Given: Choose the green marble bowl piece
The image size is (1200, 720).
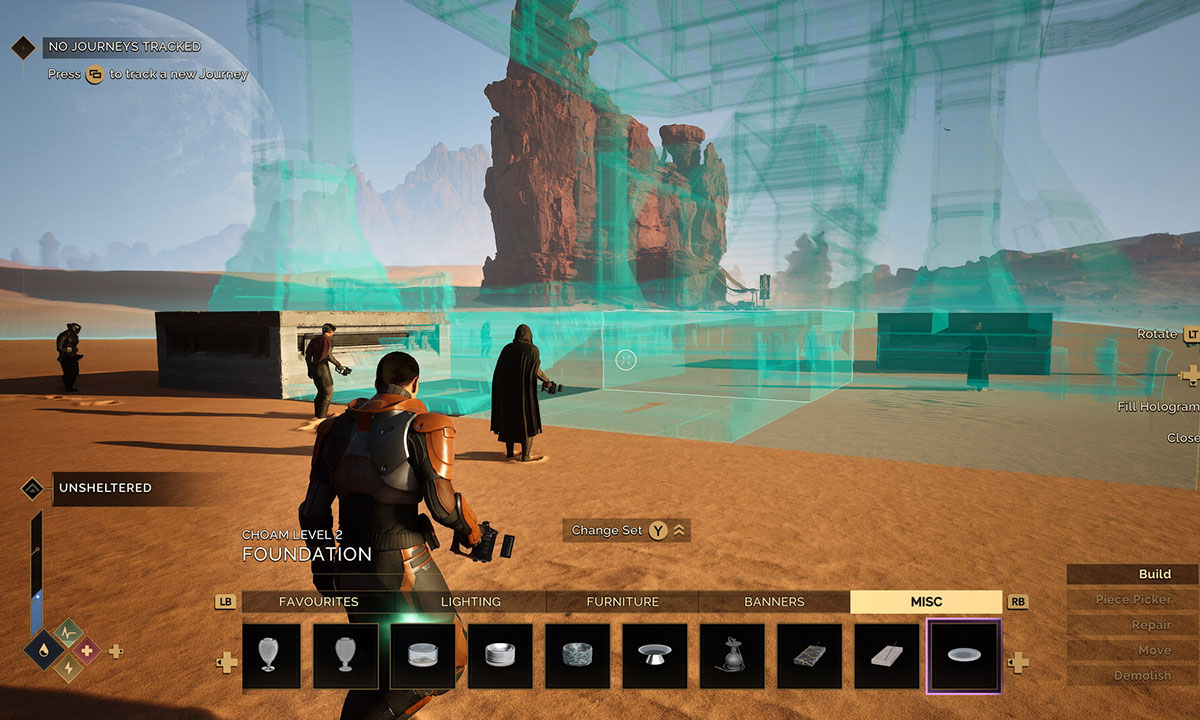Looking at the screenshot, I should point(577,656).
